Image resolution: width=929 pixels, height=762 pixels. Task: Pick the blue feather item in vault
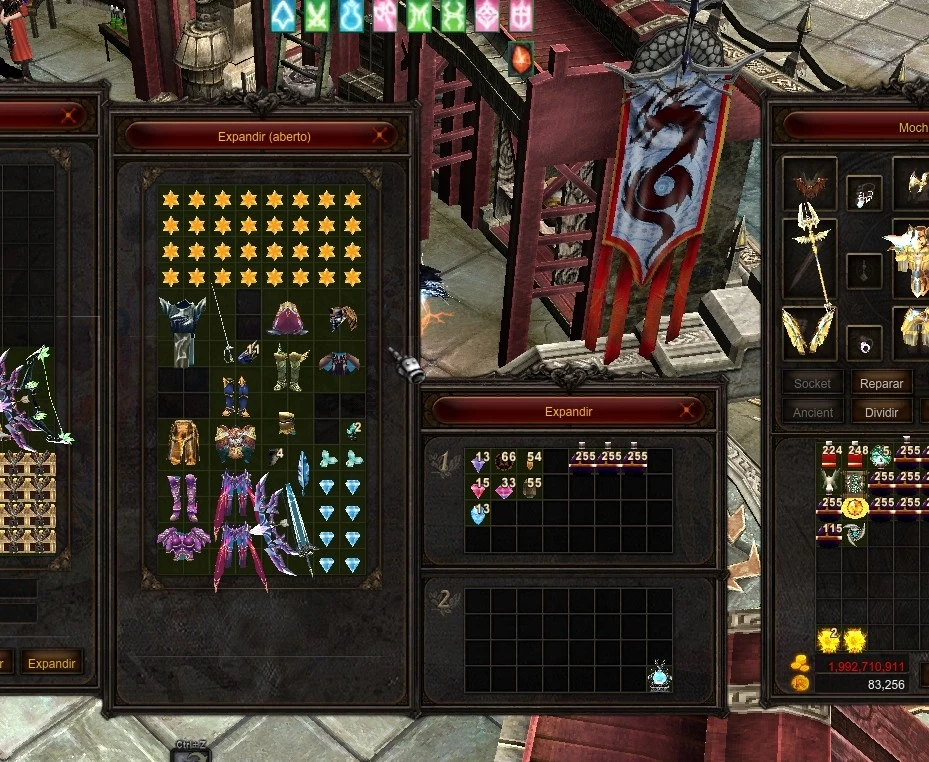pos(302,469)
